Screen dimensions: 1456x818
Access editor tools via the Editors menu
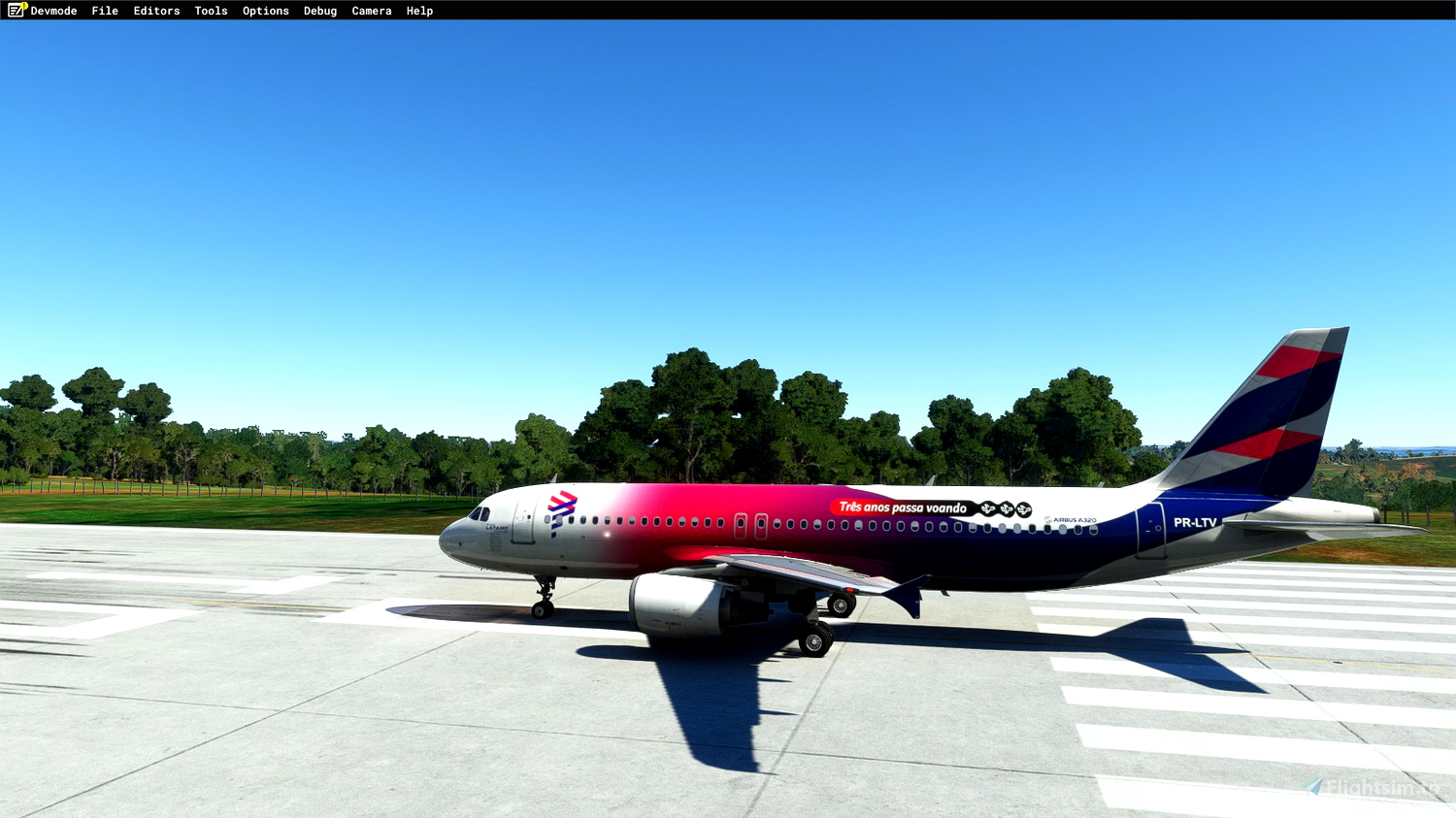coord(155,11)
